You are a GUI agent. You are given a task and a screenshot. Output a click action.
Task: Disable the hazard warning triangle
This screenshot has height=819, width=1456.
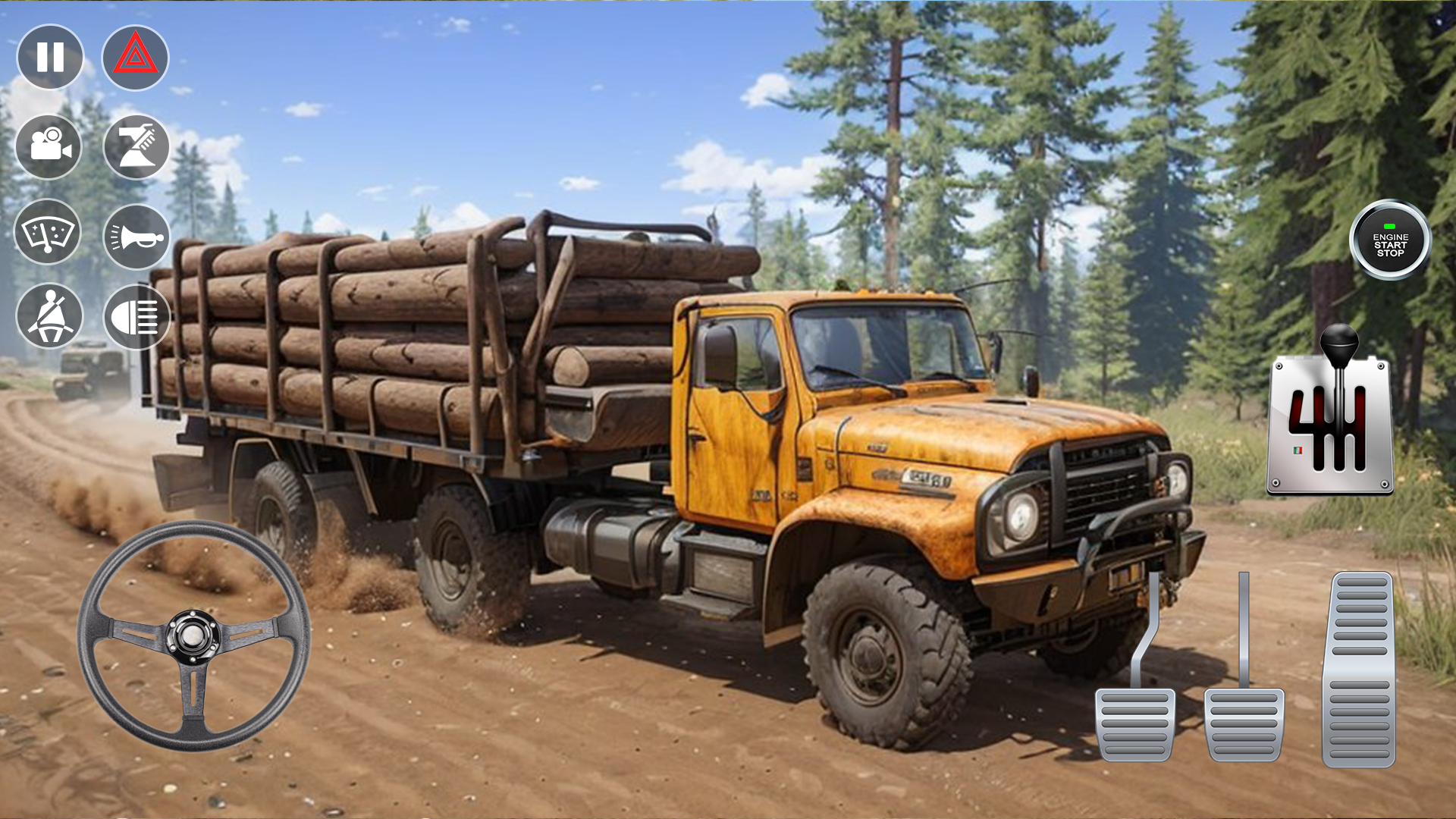(x=136, y=56)
